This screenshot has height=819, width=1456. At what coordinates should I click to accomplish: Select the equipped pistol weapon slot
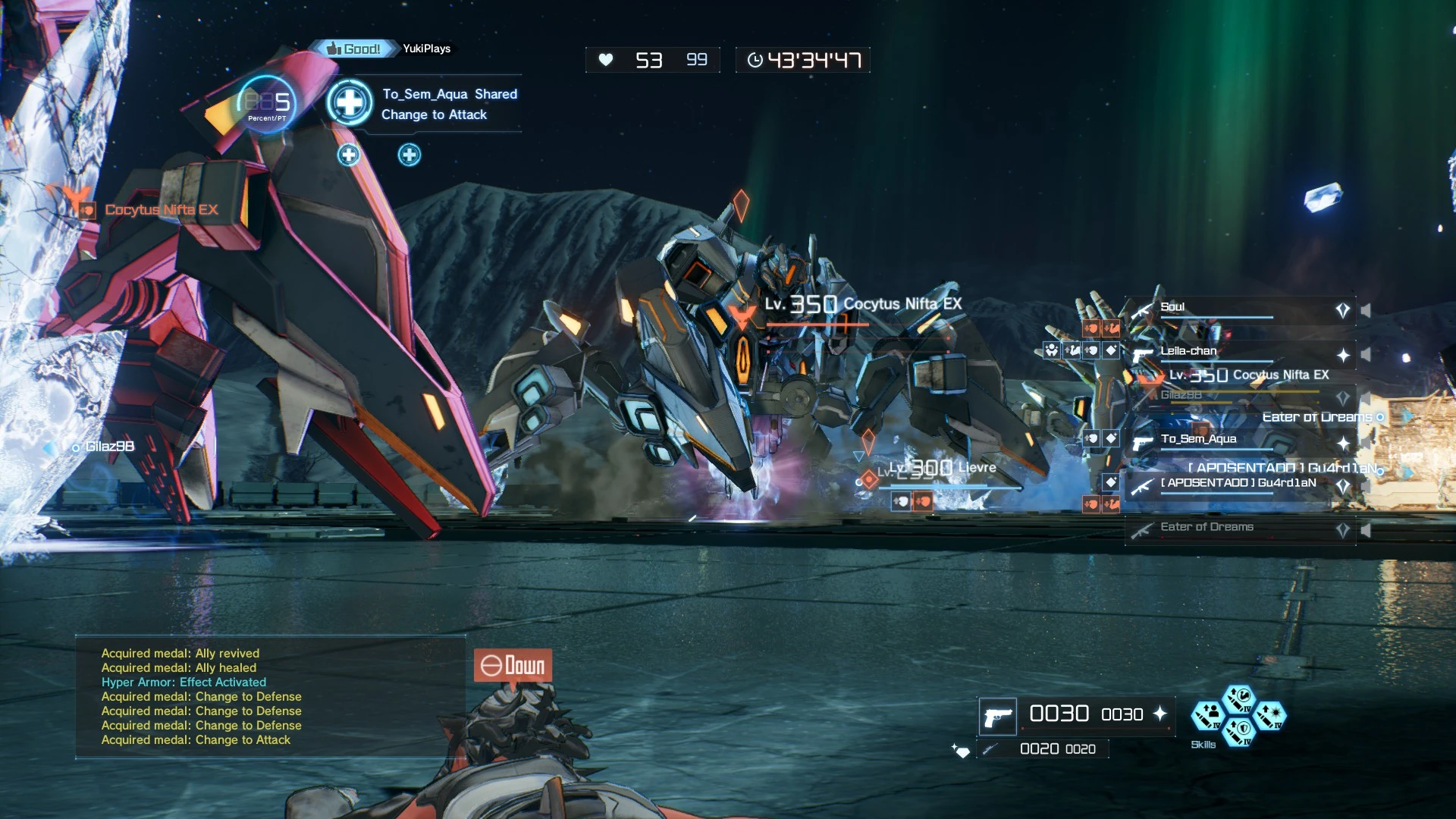coord(997,716)
